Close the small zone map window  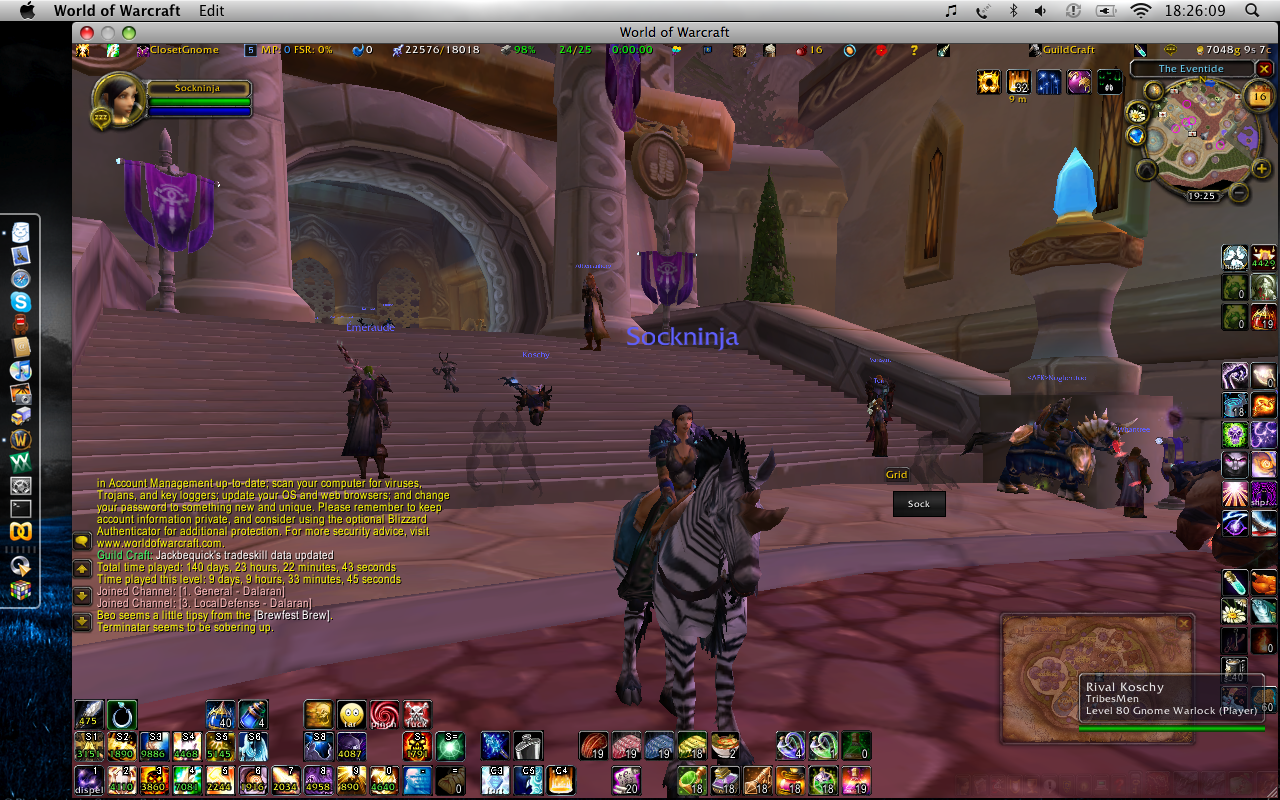(1184, 623)
